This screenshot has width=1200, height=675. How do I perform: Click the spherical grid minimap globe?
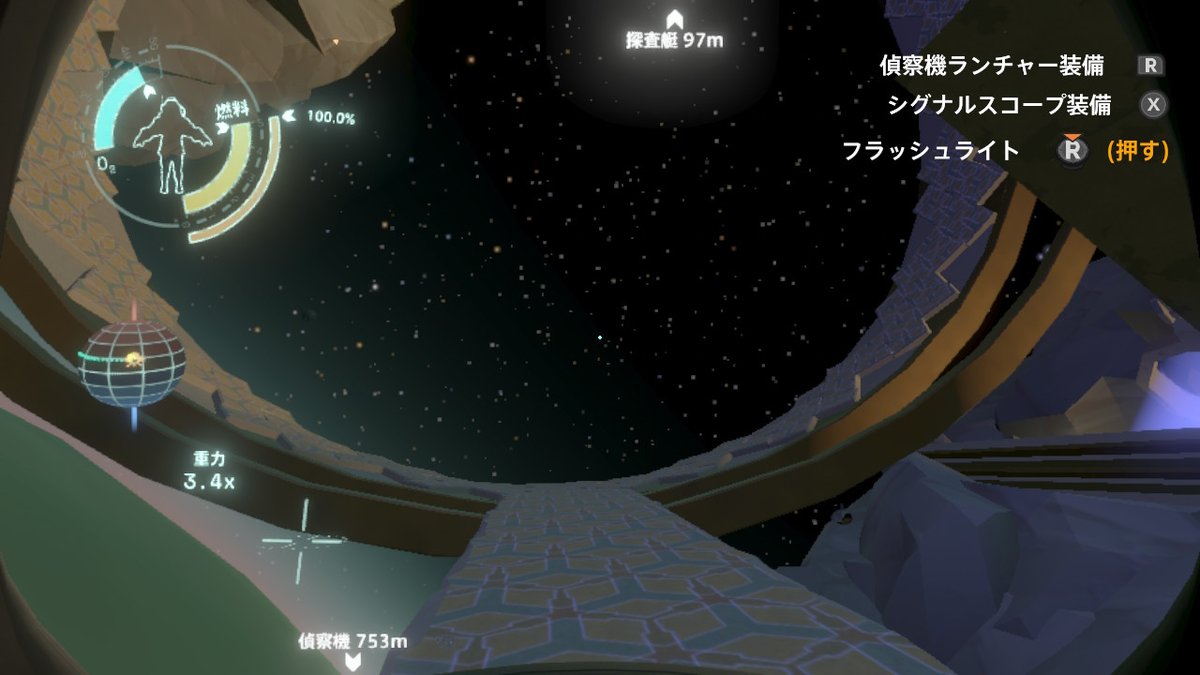(x=134, y=363)
